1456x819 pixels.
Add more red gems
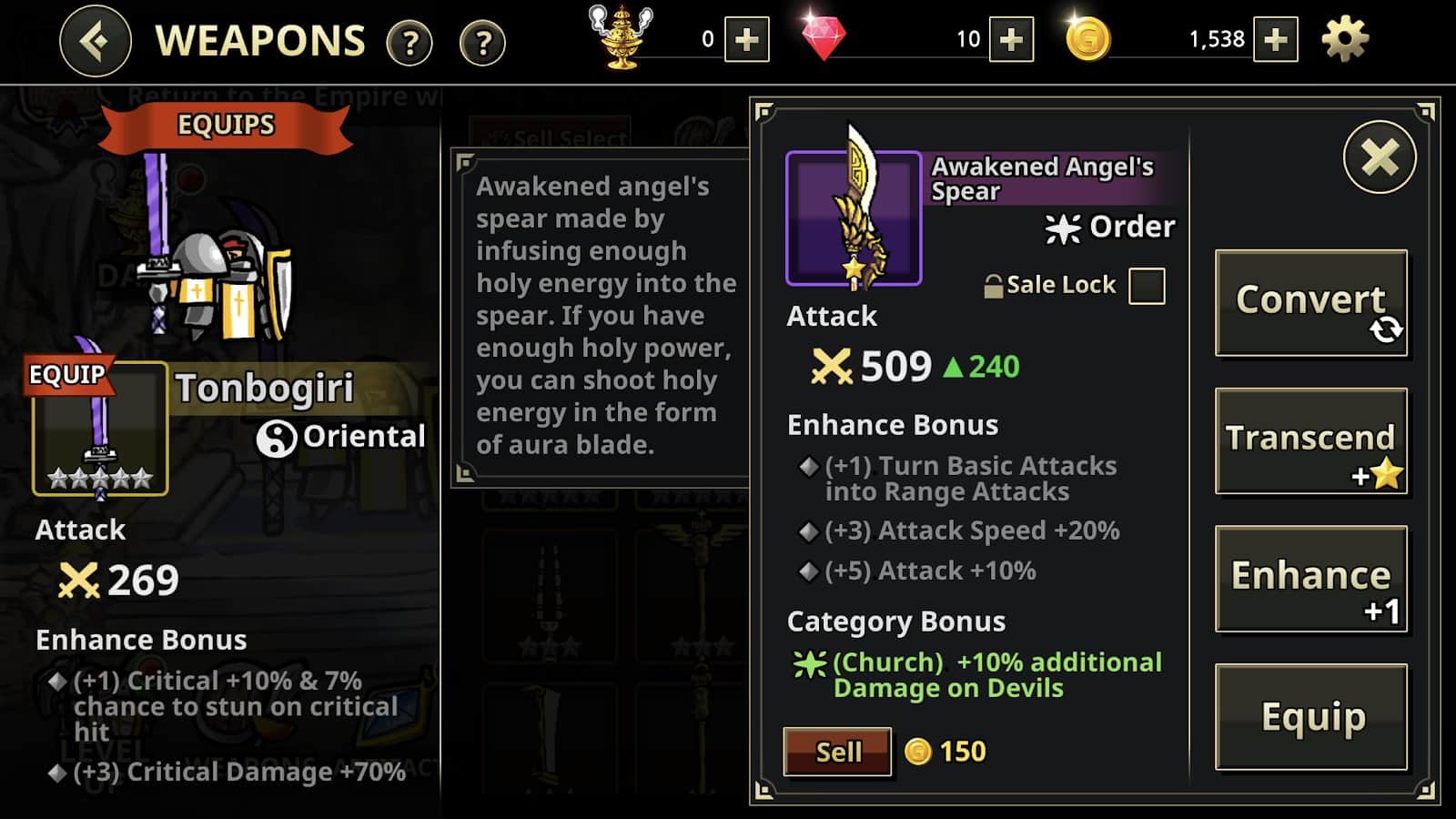tap(1011, 40)
